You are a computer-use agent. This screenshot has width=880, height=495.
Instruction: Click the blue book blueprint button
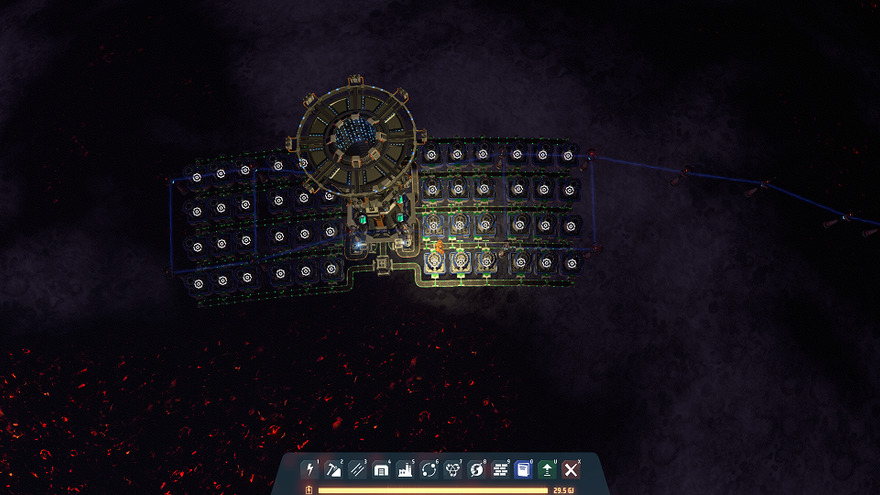point(523,469)
